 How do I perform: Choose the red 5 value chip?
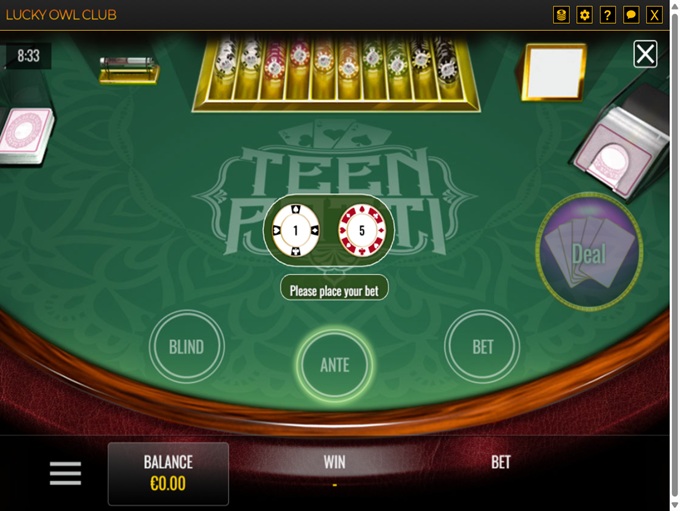point(361,230)
